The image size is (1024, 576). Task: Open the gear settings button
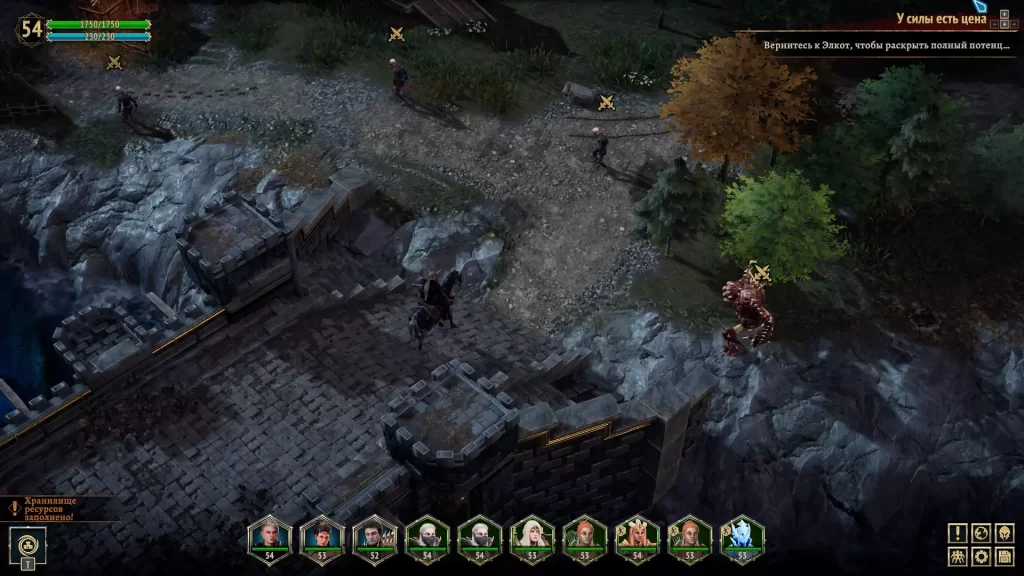coord(981,557)
